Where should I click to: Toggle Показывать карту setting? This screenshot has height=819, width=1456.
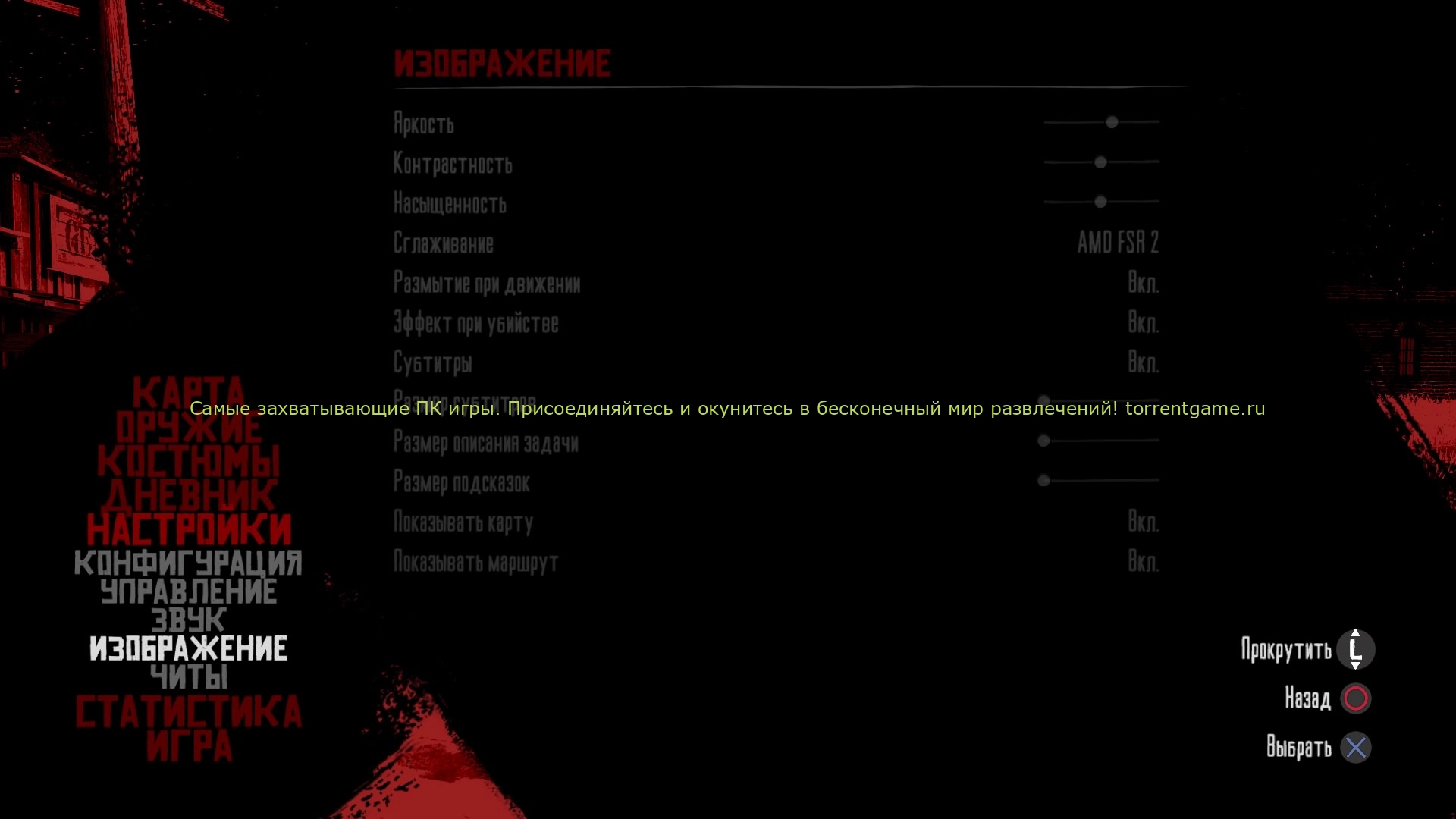coord(1144,522)
